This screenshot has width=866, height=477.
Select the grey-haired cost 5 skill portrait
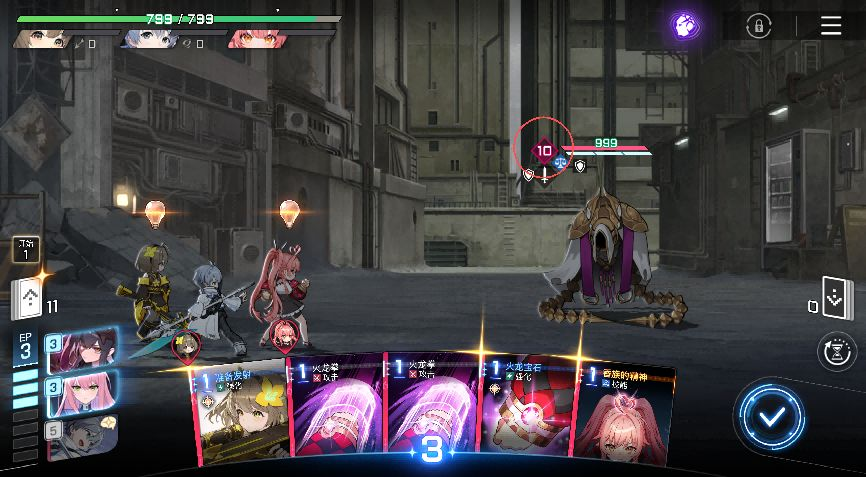tap(84, 435)
